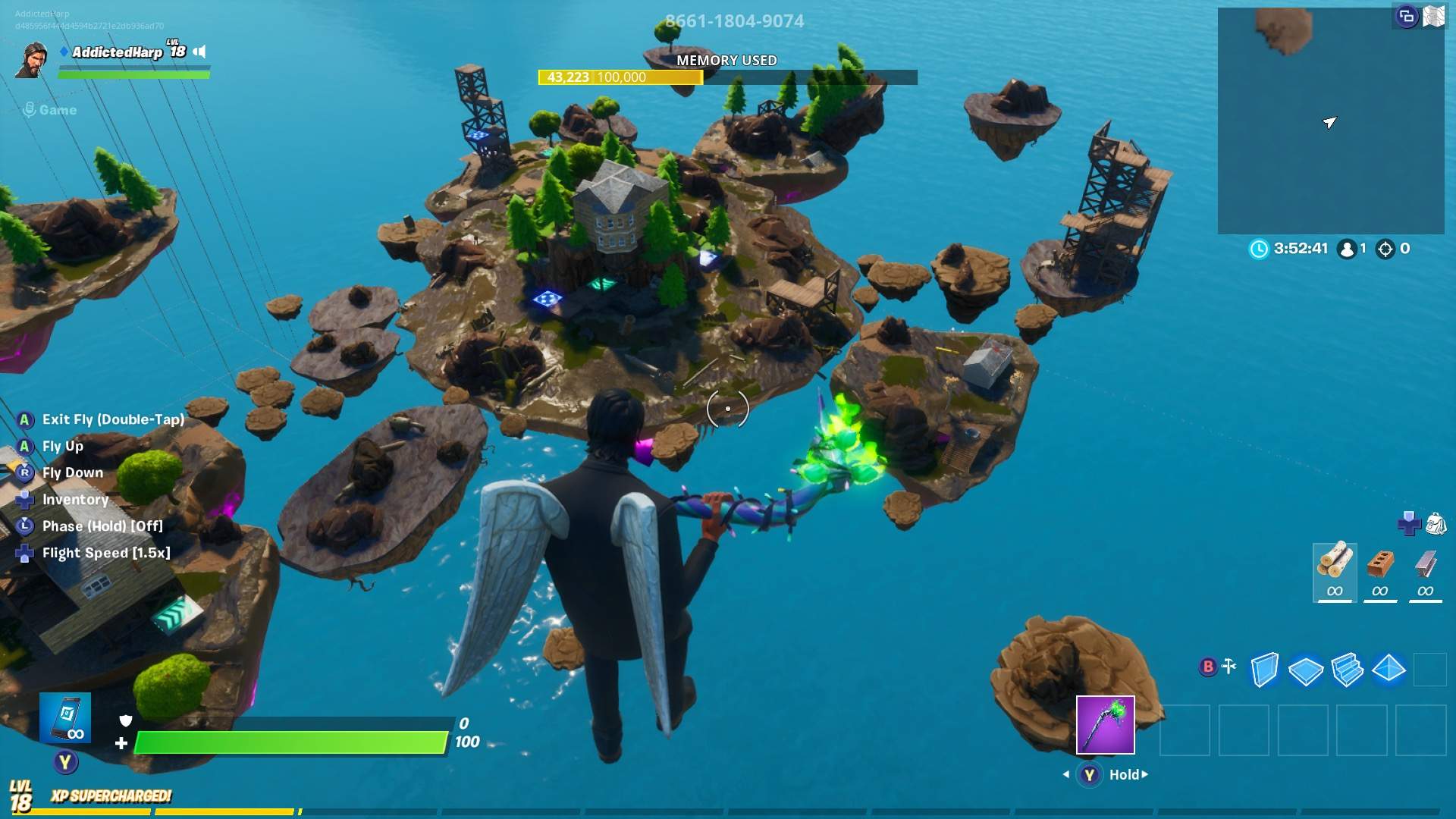1456x819 pixels.
Task: Open the phone tool icon above the health bar
Action: point(67,717)
